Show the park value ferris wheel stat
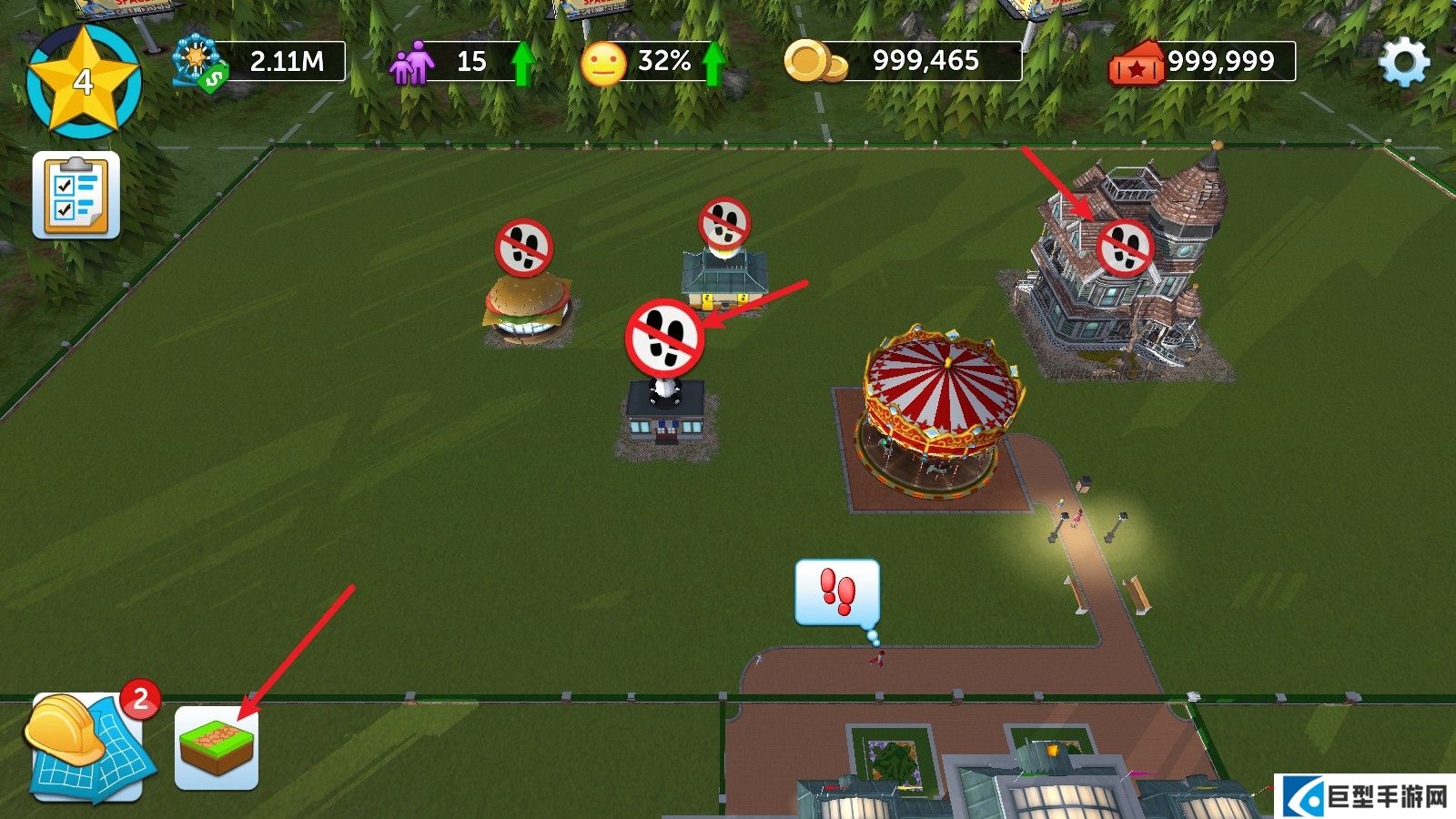This screenshot has height=819, width=1456. click(x=259, y=62)
